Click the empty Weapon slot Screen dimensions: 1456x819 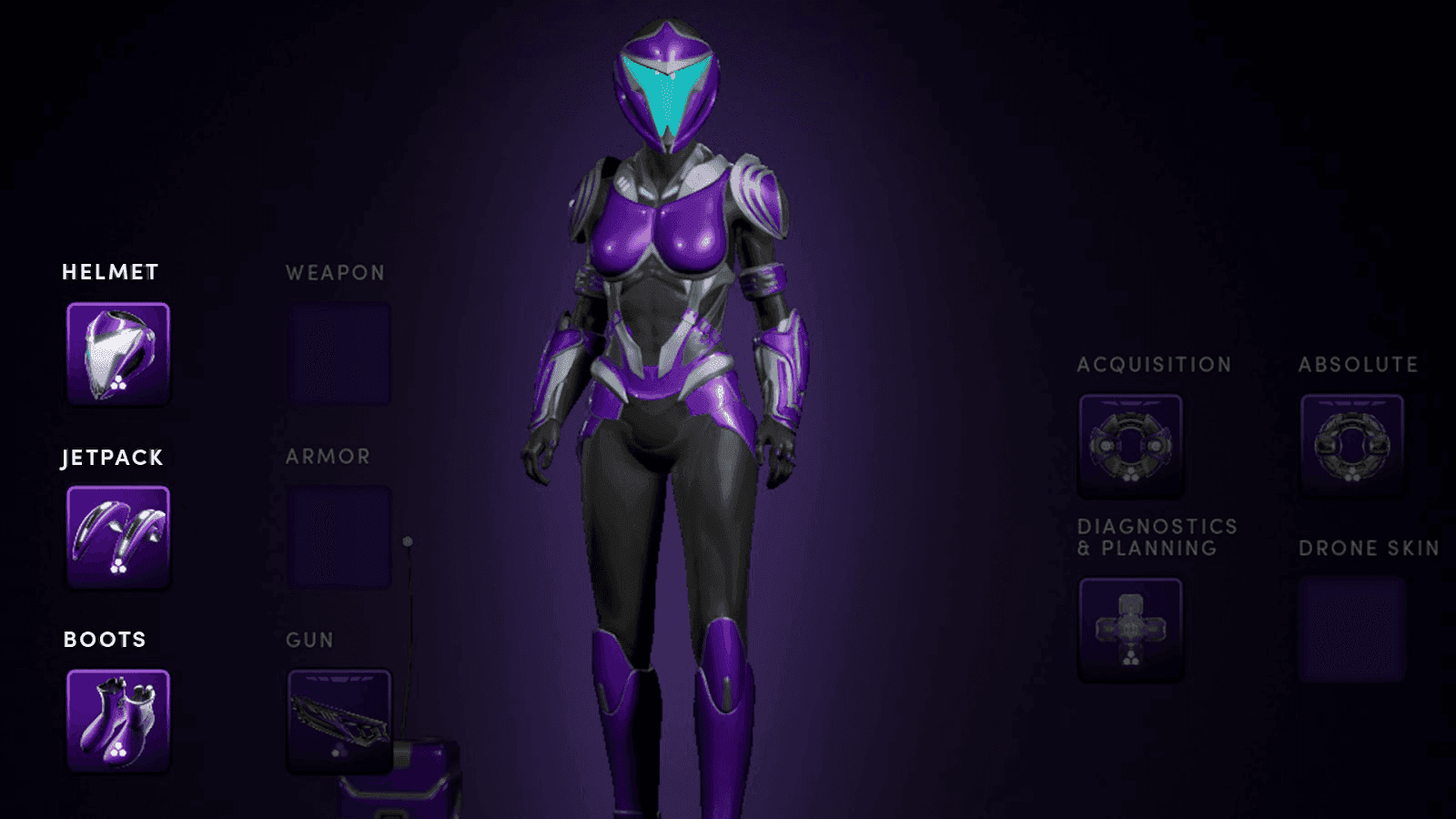pos(339,353)
